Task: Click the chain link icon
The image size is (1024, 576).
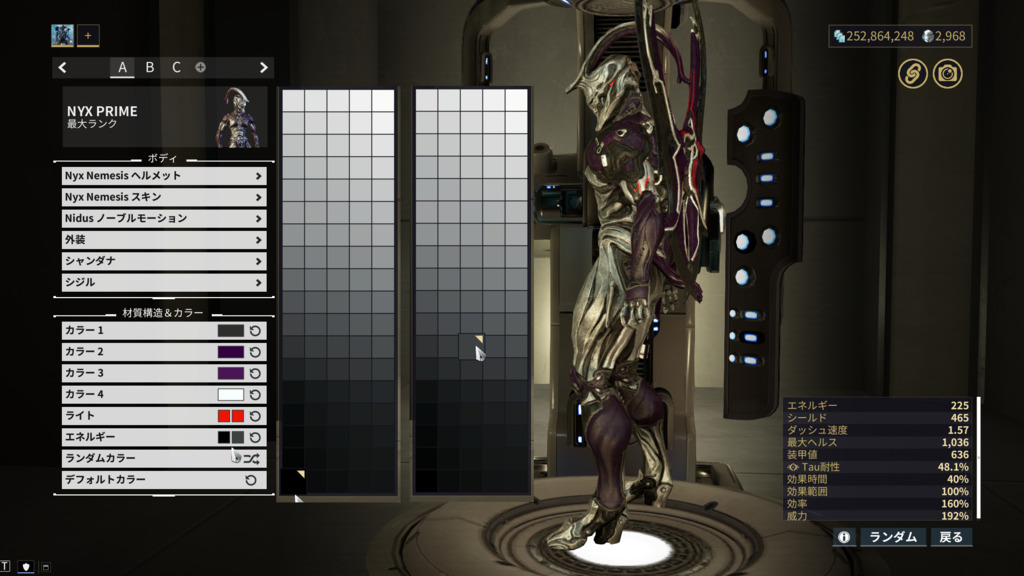Action: 911,73
